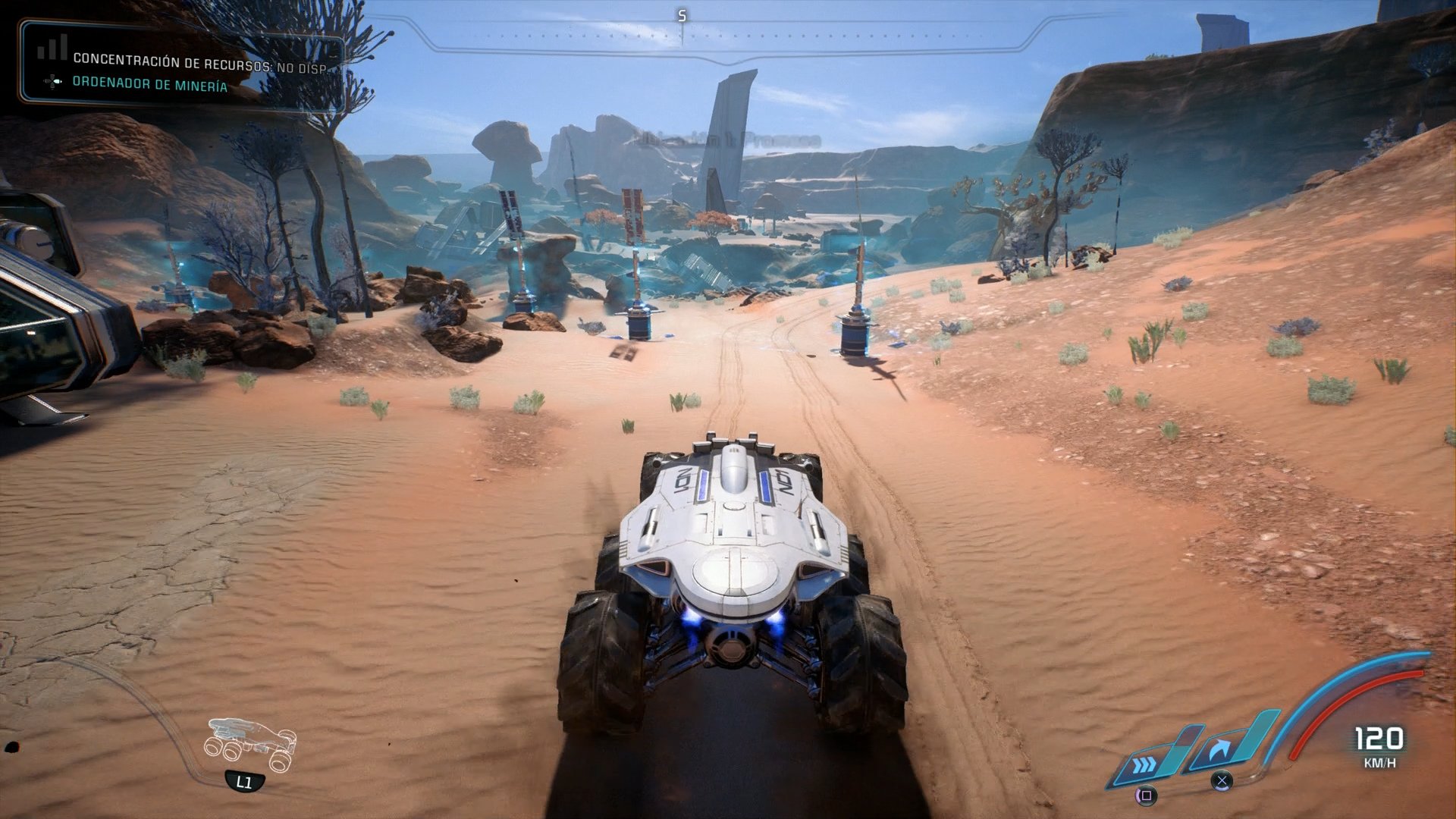This screenshot has width=1456, height=819.
Task: Select the jump arrow indicator icon
Action: pos(1219,746)
